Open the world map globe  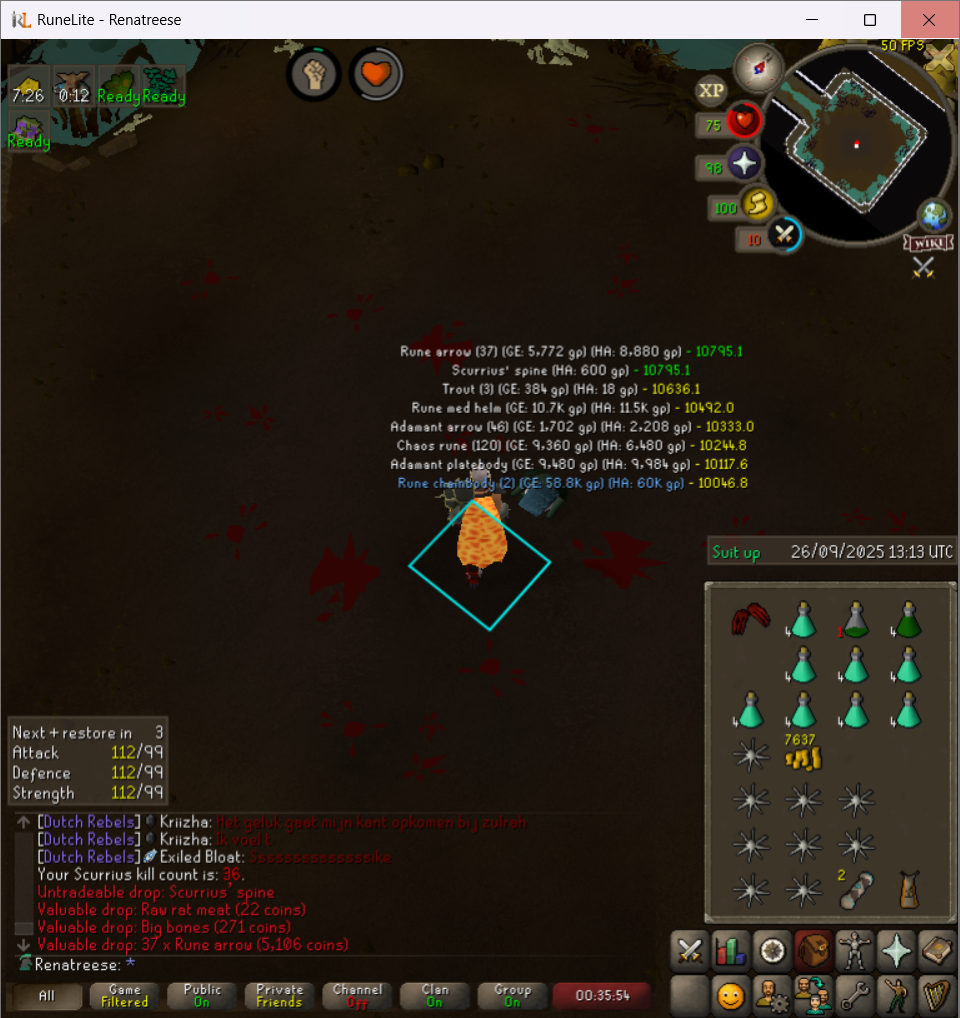pos(934,217)
